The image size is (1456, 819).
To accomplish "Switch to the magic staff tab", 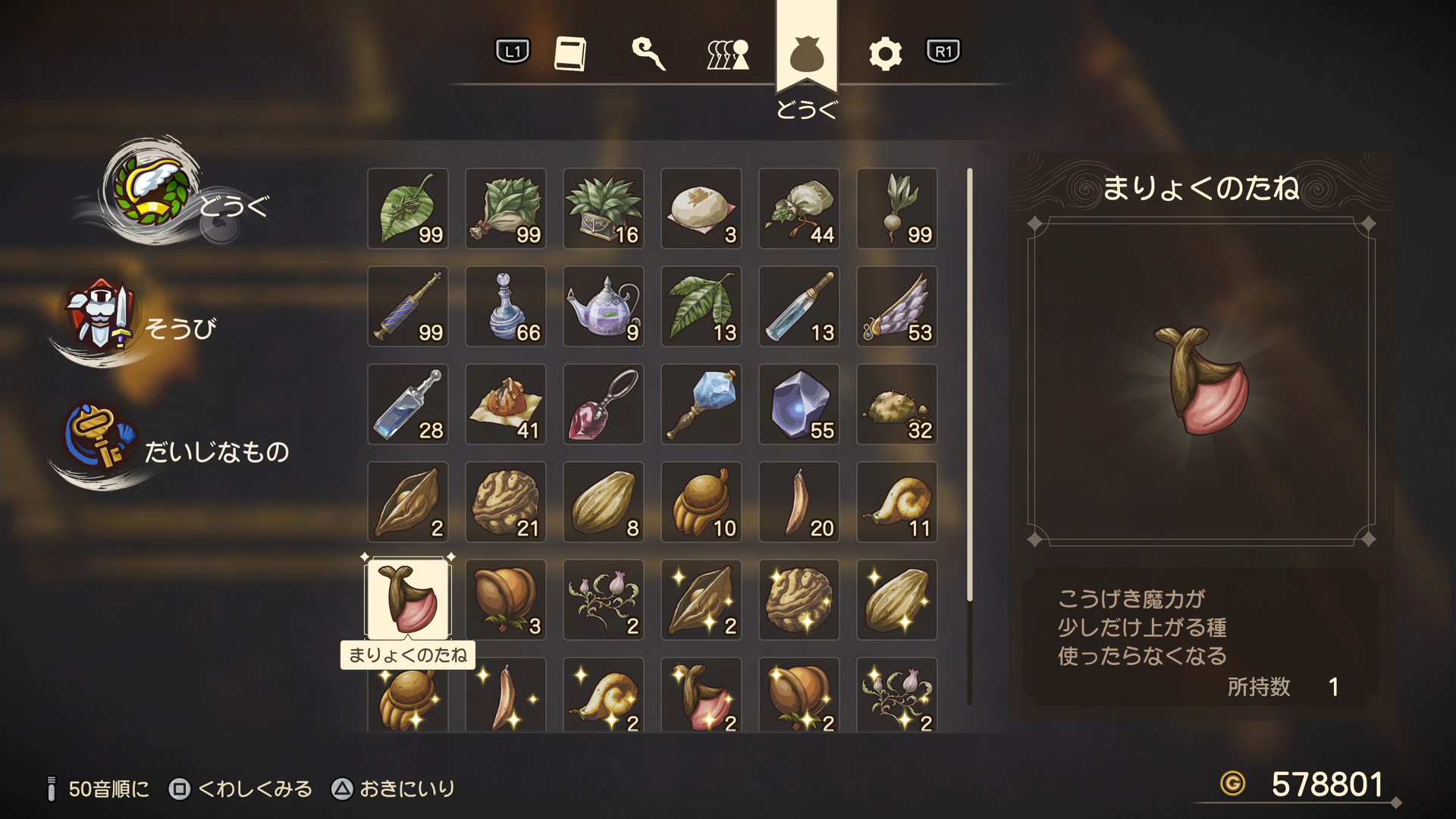I will 648,54.
